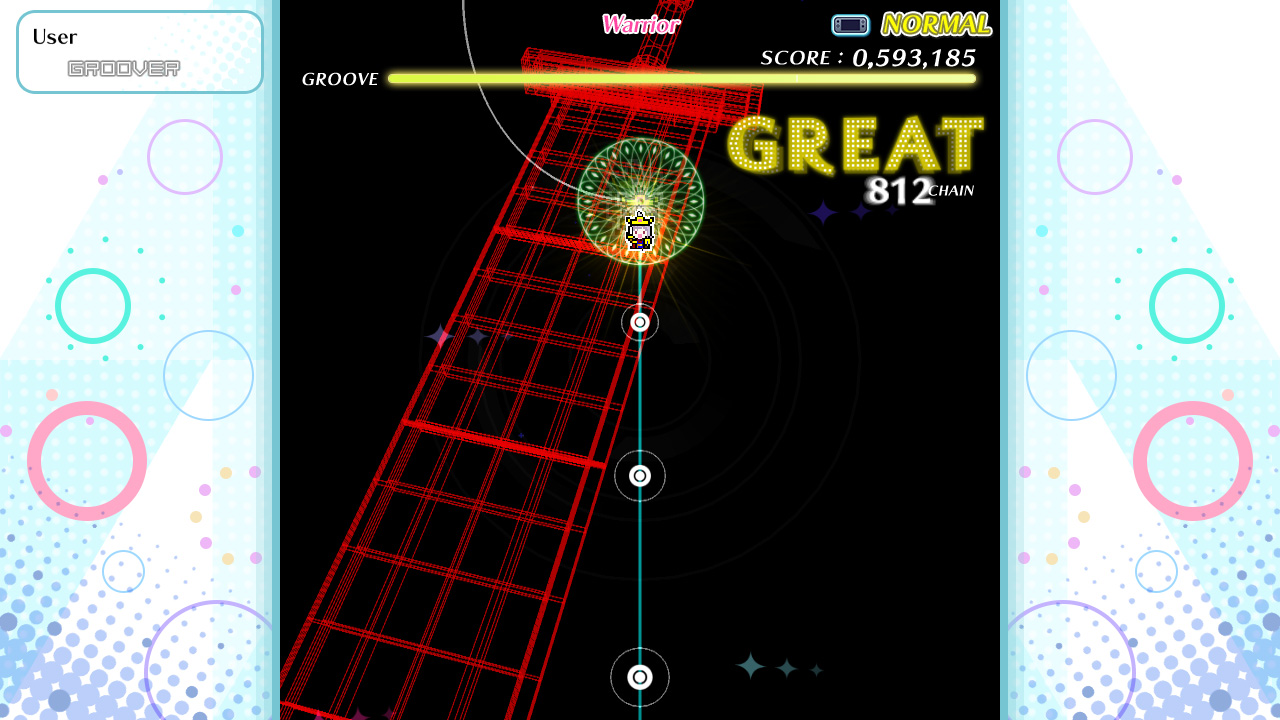The image size is (1280, 720).
Task: Tap the bottom-most note target circle
Action: point(639,677)
